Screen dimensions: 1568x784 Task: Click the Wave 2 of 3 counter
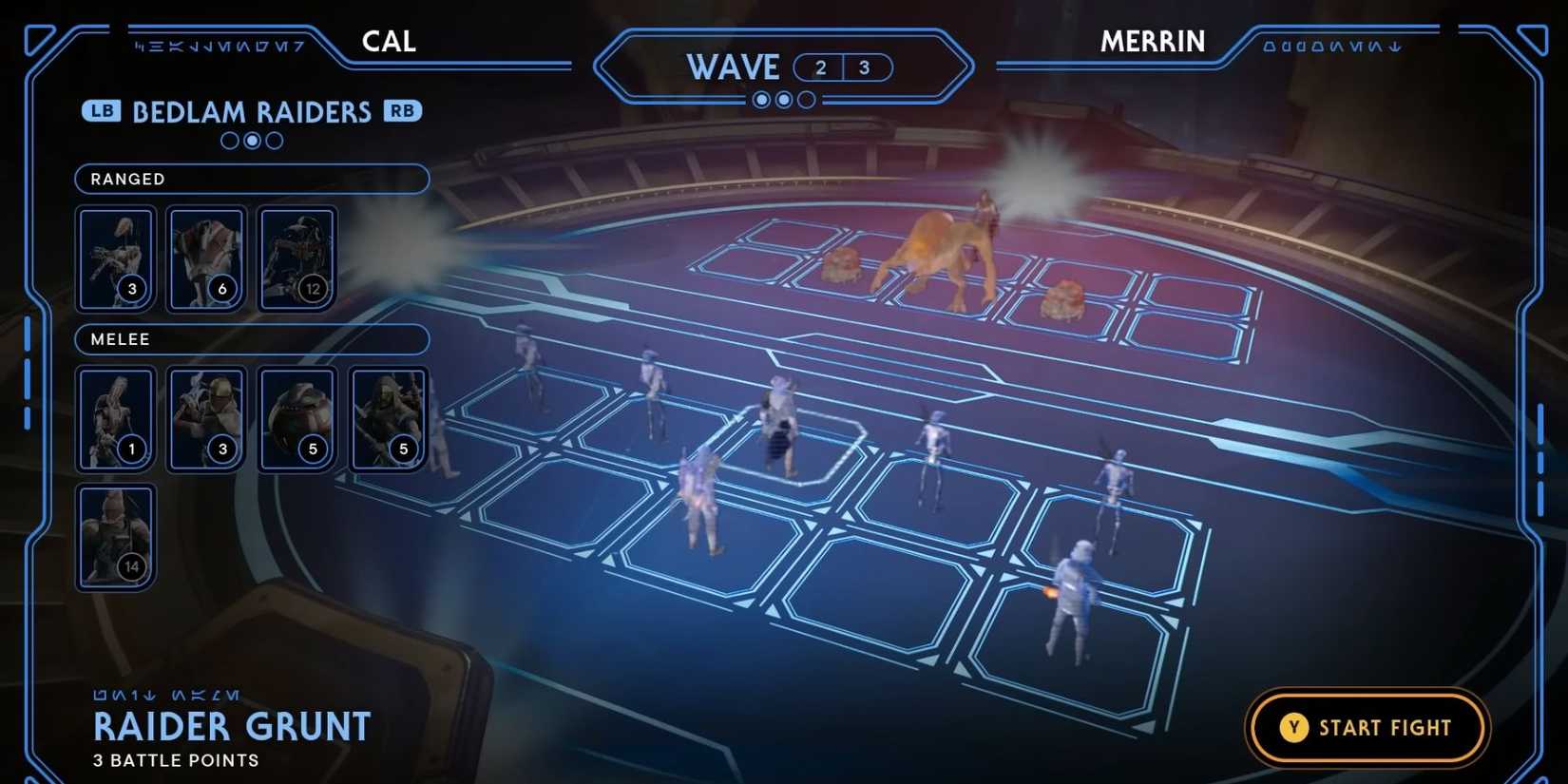point(844,67)
